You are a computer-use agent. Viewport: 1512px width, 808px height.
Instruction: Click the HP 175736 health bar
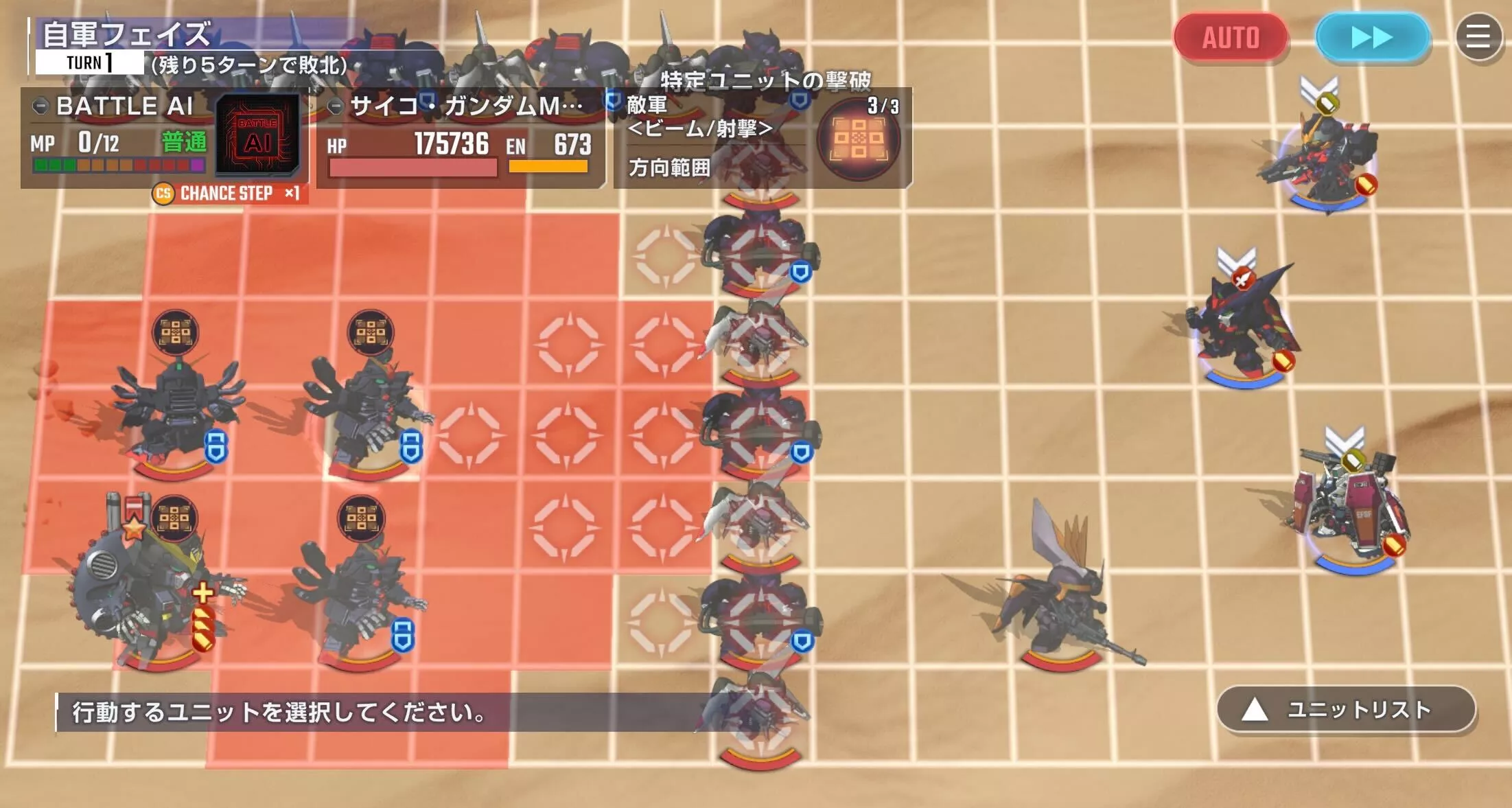point(410,167)
